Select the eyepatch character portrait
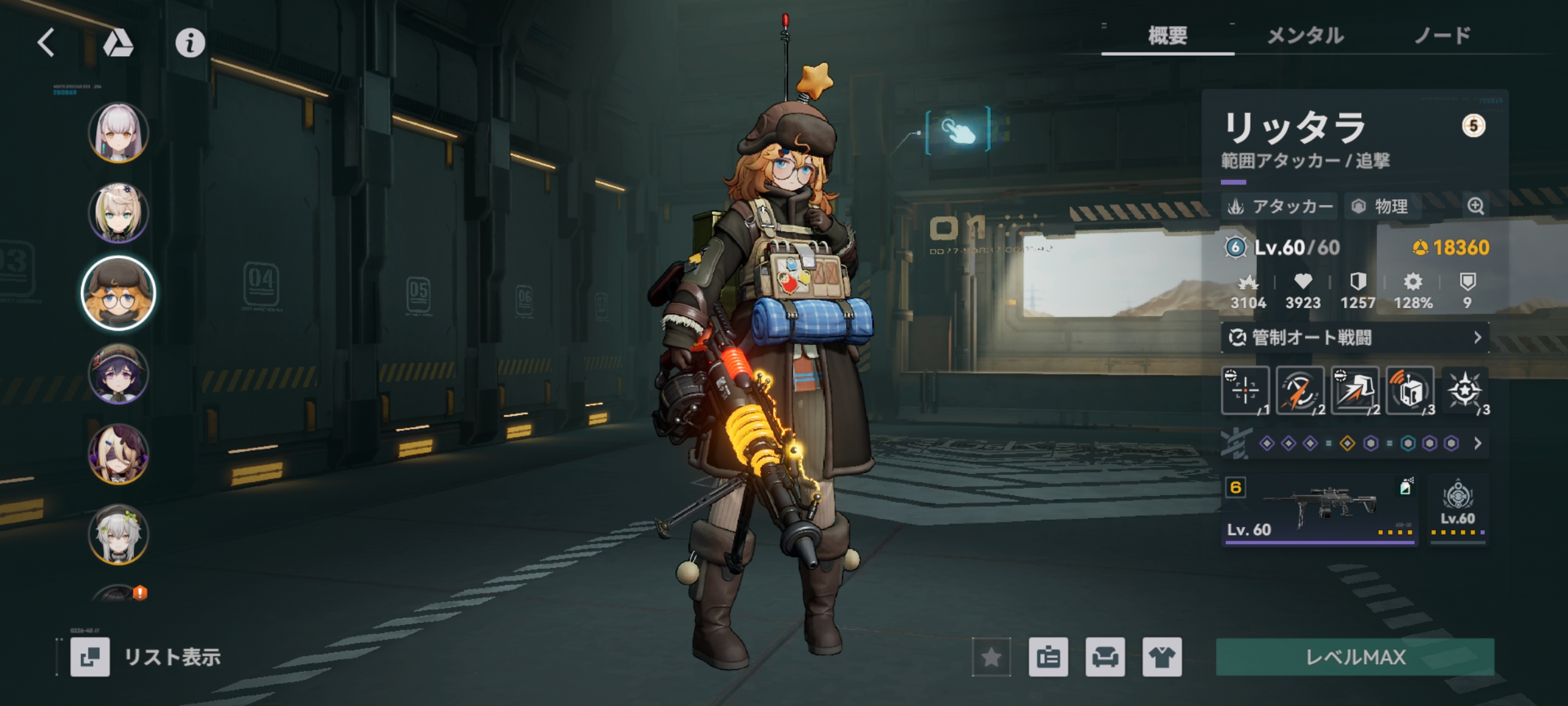The height and width of the screenshot is (706, 1568). pyautogui.click(x=118, y=454)
